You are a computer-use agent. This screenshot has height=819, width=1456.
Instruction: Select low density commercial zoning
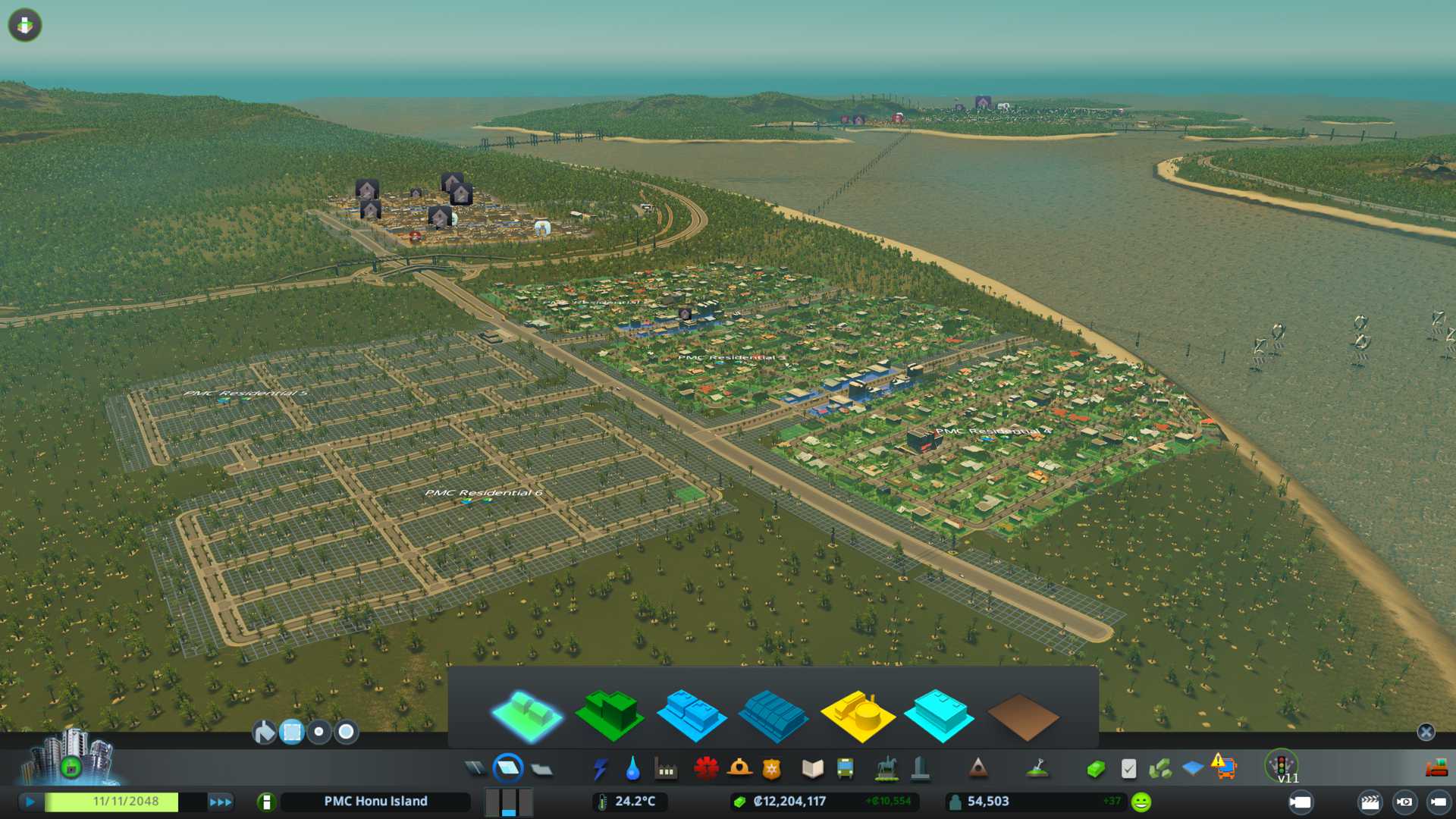point(691,714)
